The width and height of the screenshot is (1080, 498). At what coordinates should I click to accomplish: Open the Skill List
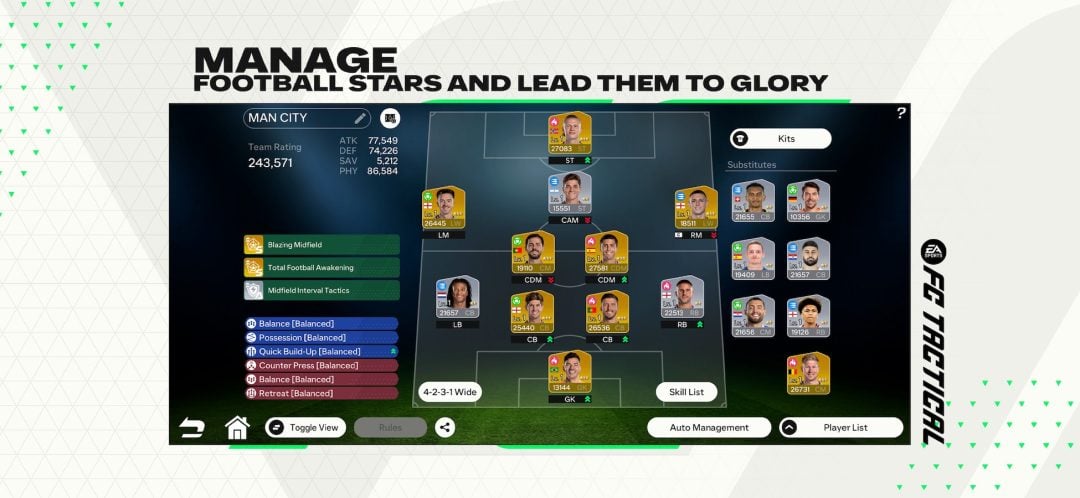click(686, 392)
